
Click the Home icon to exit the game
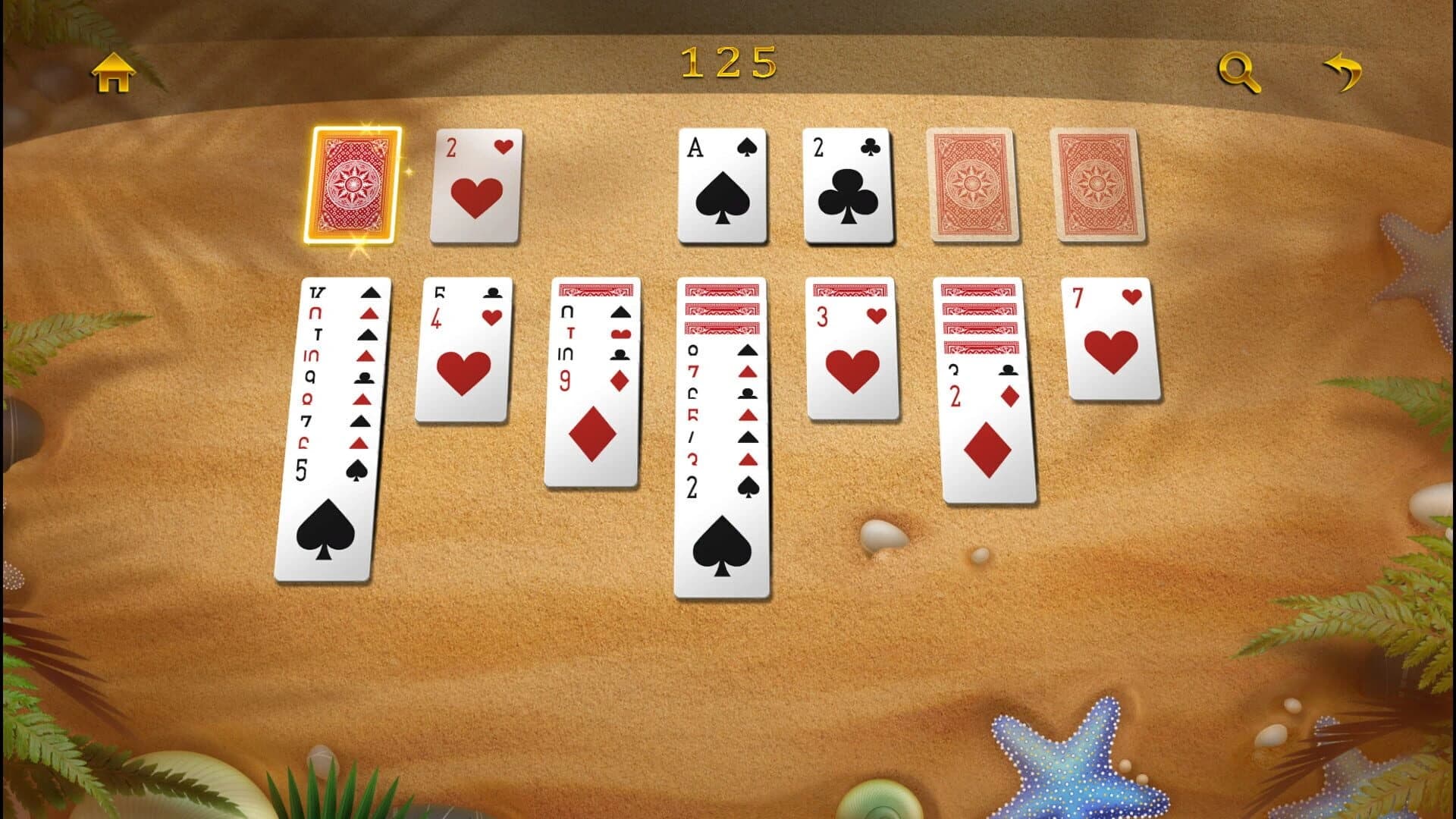pyautogui.click(x=112, y=72)
